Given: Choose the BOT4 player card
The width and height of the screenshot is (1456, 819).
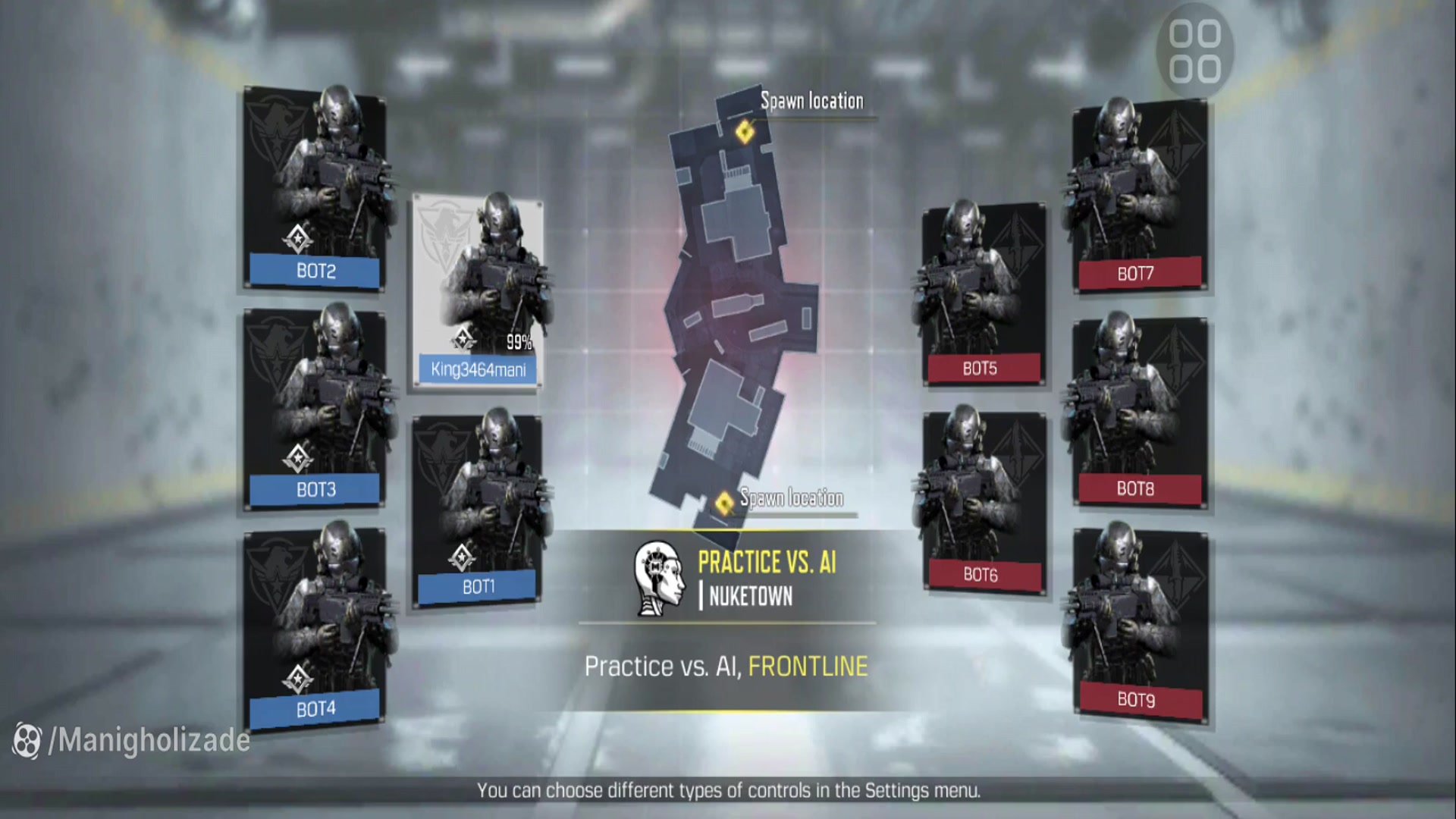Looking at the screenshot, I should click(x=315, y=628).
